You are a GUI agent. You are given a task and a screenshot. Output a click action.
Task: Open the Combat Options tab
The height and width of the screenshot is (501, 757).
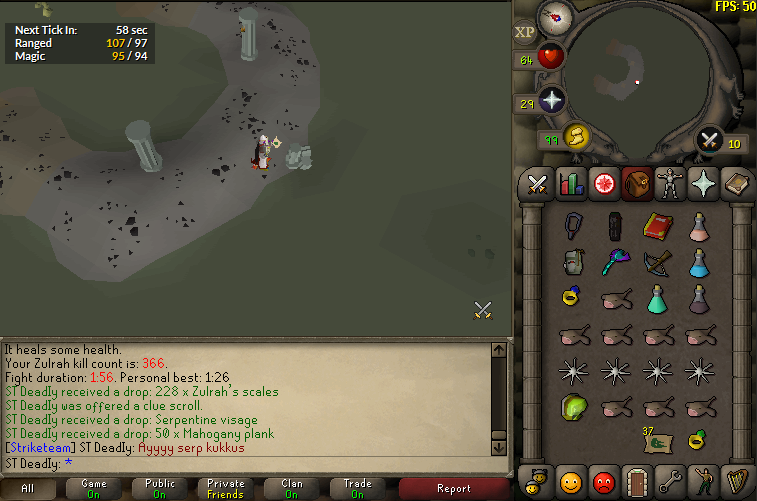tap(537, 184)
